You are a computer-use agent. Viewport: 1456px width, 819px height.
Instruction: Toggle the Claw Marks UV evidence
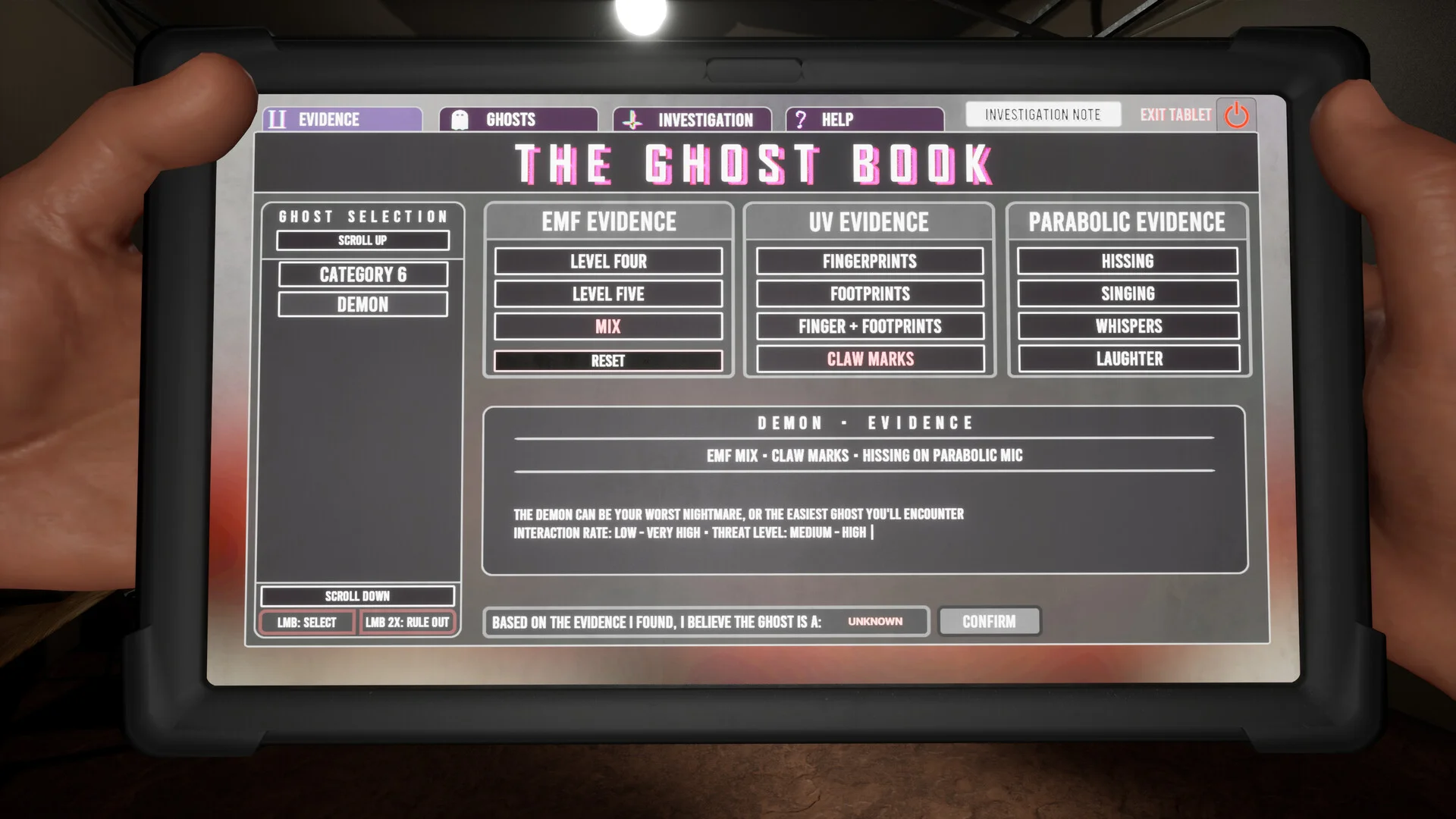[870, 359]
